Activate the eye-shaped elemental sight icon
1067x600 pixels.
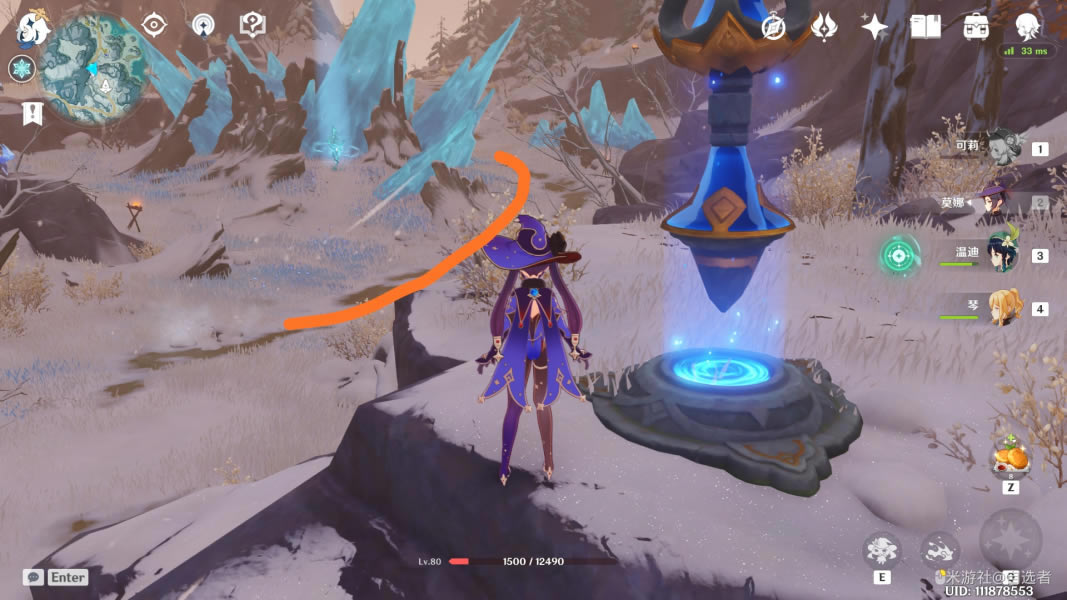[154, 25]
